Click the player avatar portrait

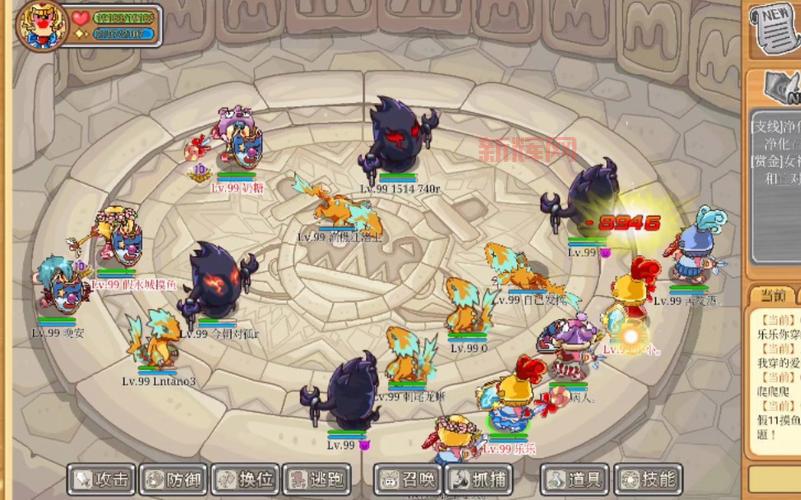[41, 25]
